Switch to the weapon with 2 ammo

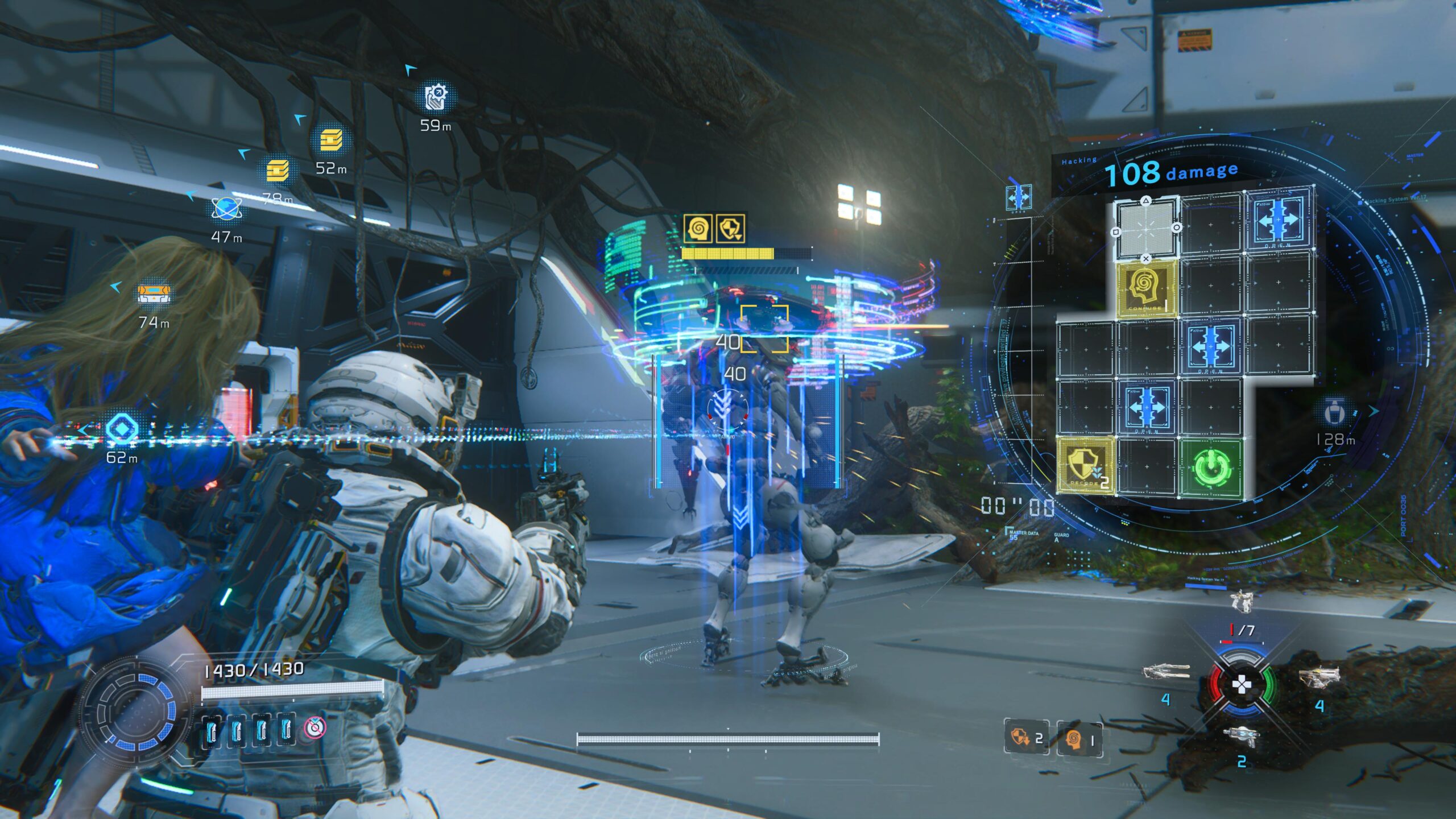[x=1242, y=738]
